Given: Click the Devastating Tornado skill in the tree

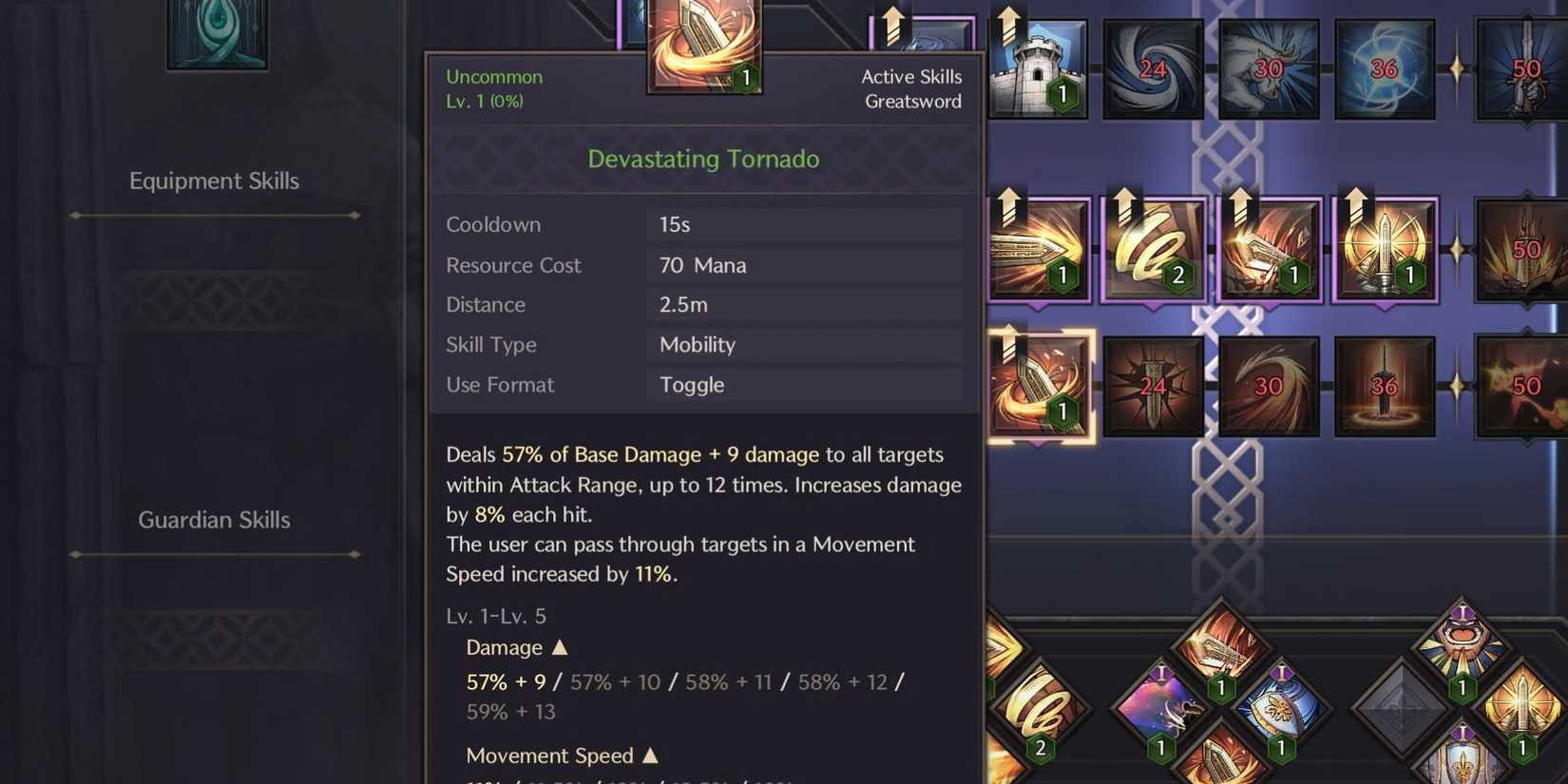Looking at the screenshot, I should (x=1039, y=385).
